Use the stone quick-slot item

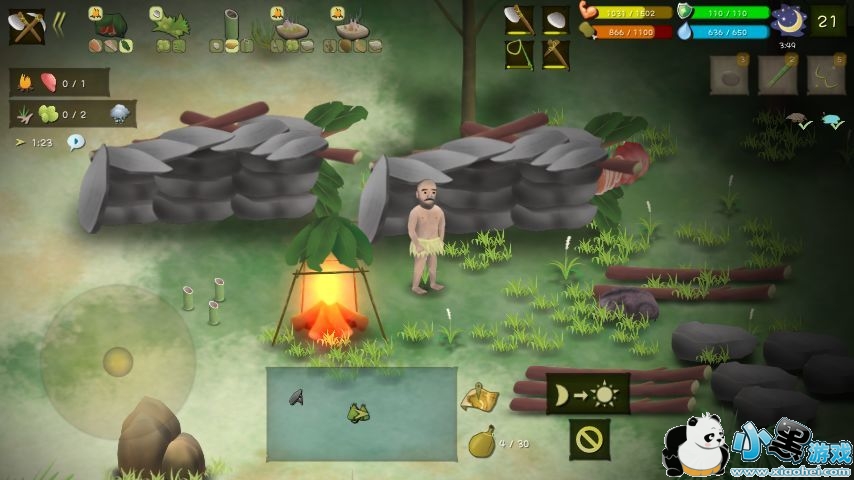point(729,75)
